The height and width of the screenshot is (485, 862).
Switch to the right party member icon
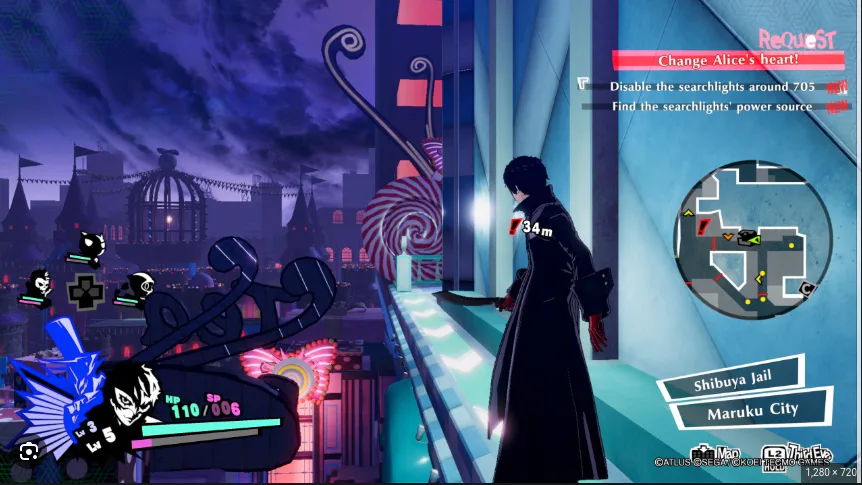(x=139, y=287)
